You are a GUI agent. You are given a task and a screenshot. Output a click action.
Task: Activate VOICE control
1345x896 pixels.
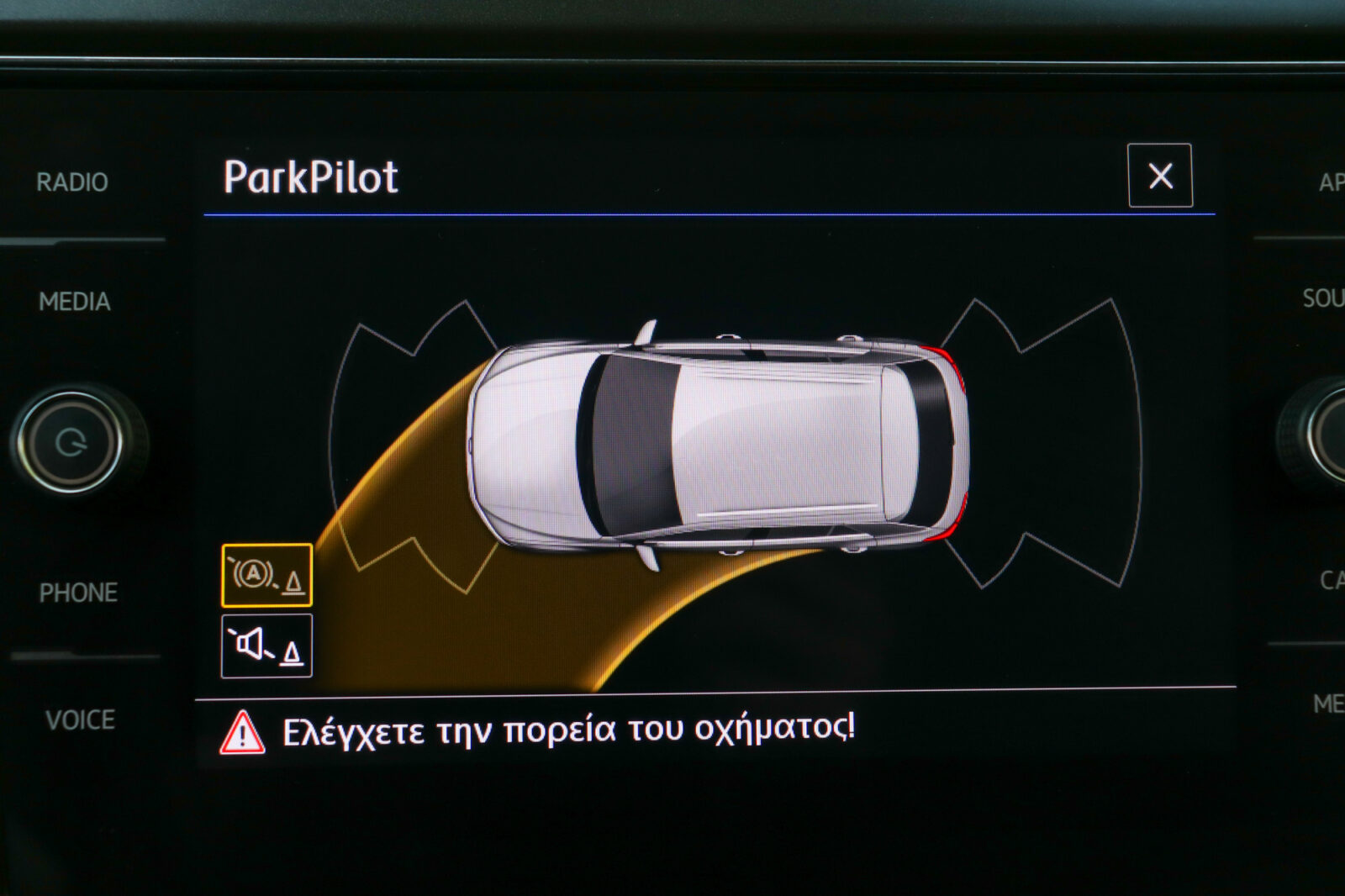pyautogui.click(x=80, y=719)
